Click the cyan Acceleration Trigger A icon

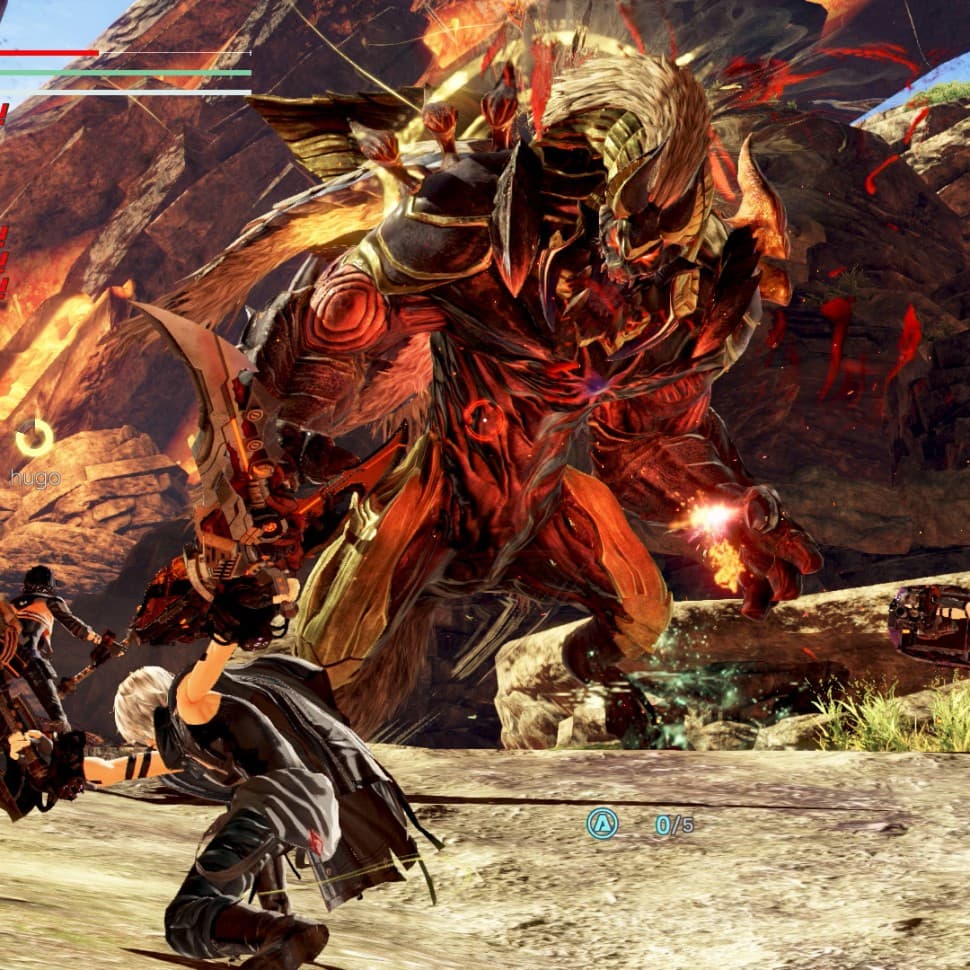602,824
